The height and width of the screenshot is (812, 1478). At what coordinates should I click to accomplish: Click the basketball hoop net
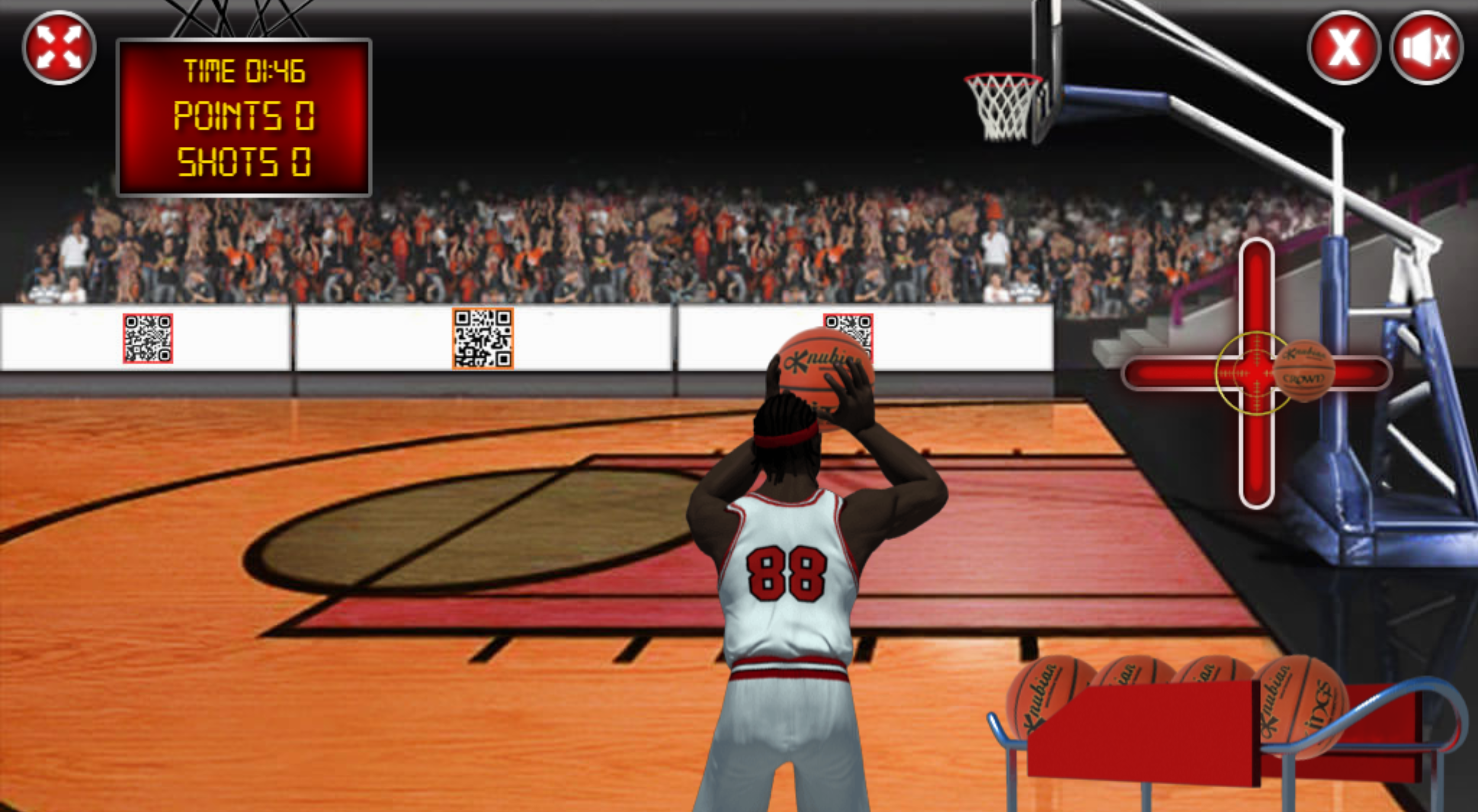coord(1001,107)
